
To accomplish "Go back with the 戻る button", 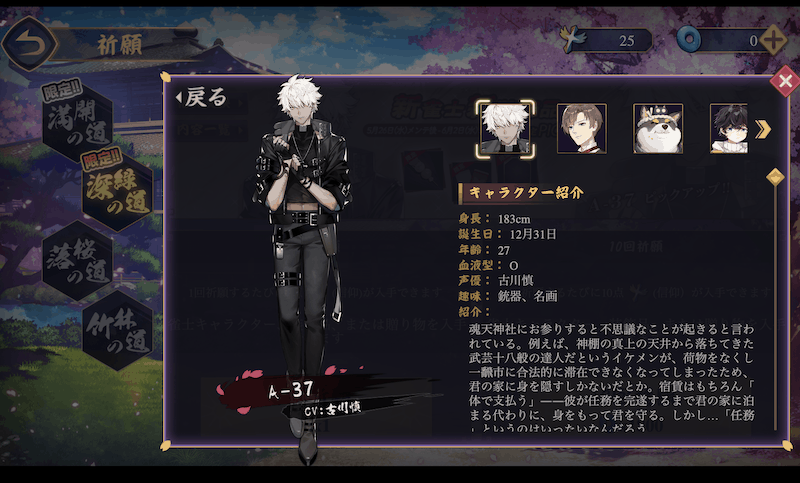I will 202,97.
